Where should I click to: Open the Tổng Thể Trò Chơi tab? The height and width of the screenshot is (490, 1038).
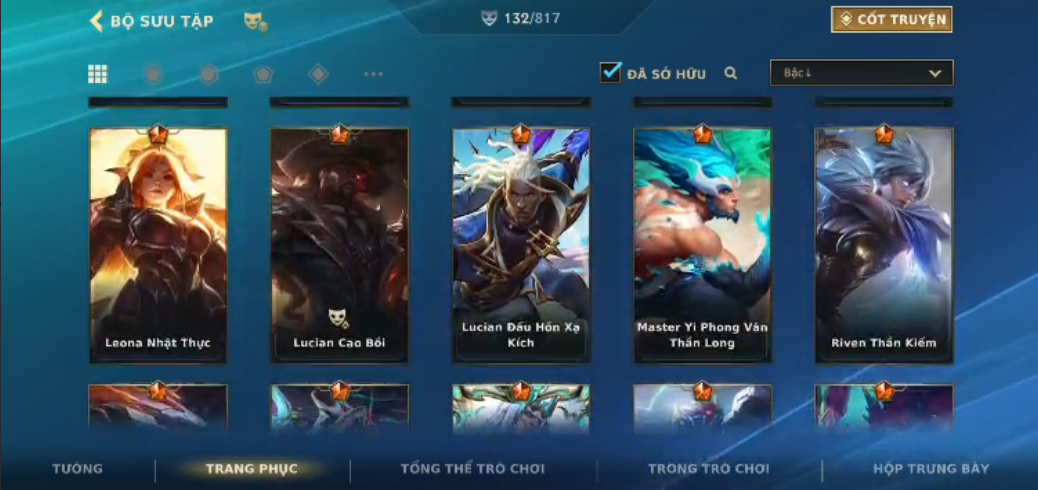coord(473,469)
